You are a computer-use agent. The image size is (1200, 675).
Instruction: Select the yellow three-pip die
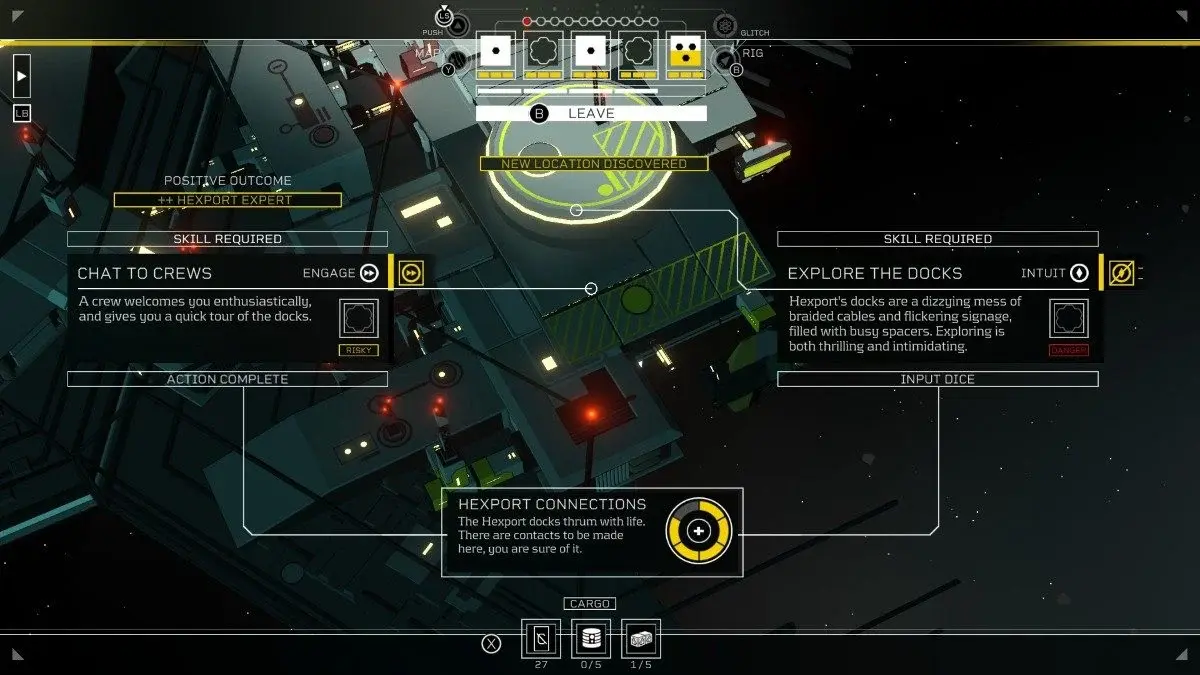[x=685, y=51]
